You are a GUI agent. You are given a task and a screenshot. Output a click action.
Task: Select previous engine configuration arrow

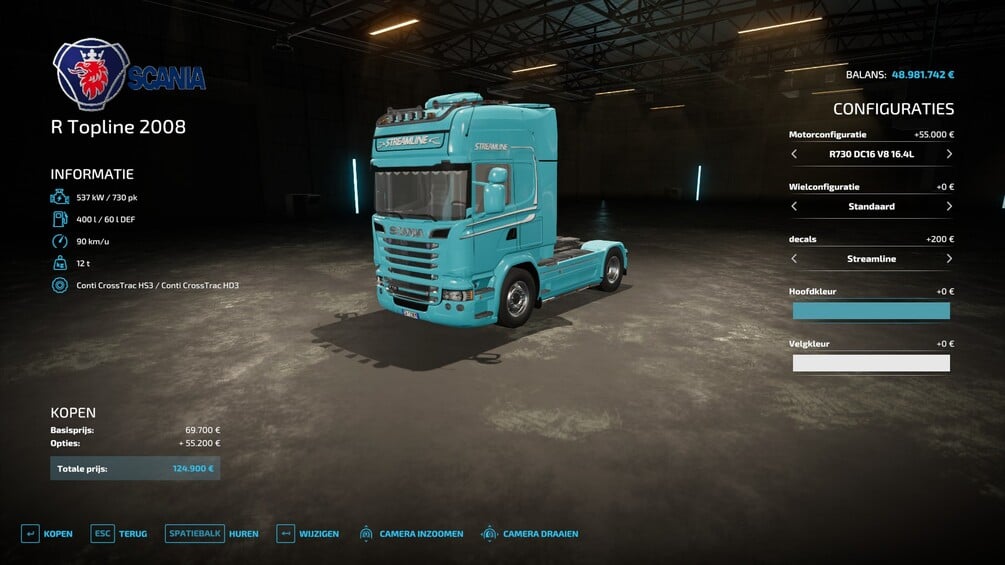[794, 154]
